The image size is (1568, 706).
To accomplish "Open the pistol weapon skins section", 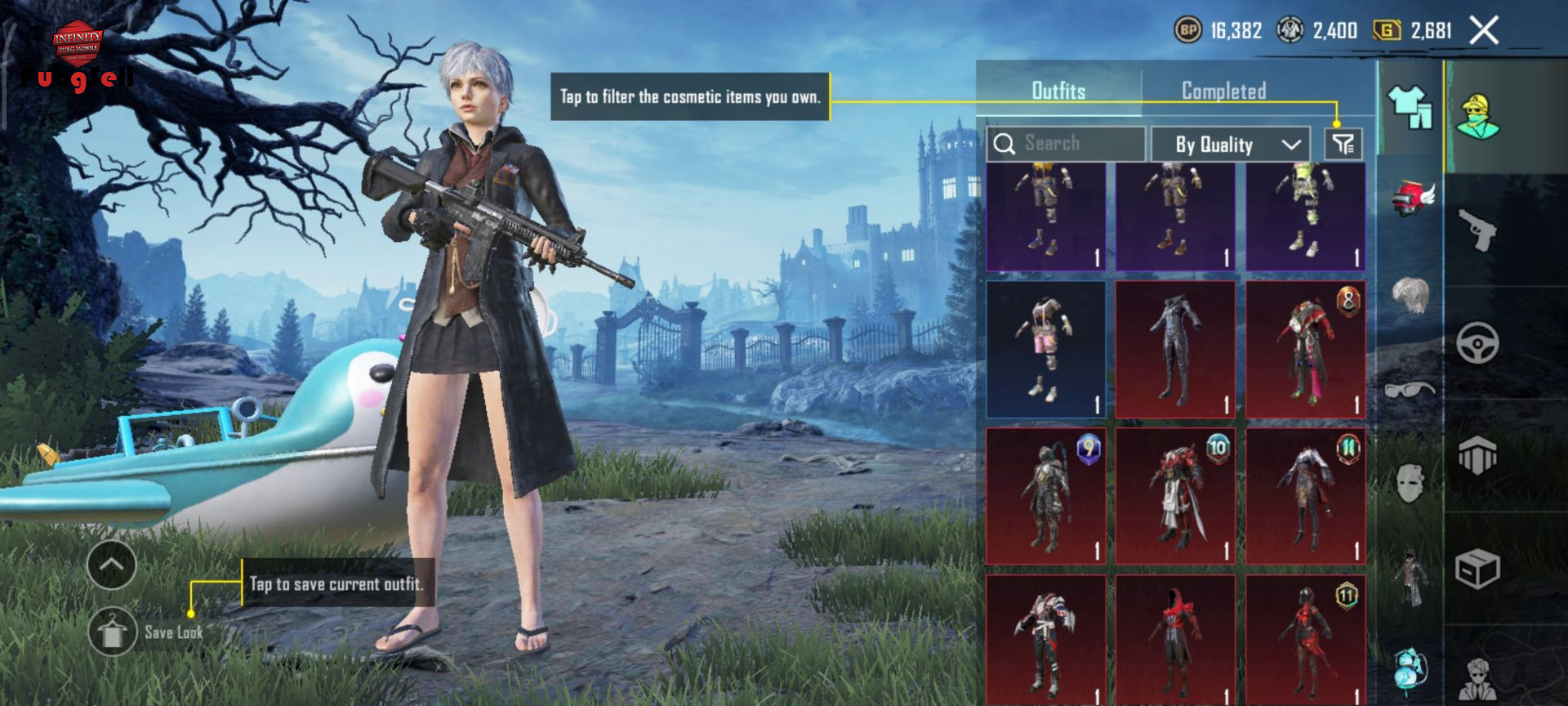I will [x=1477, y=230].
